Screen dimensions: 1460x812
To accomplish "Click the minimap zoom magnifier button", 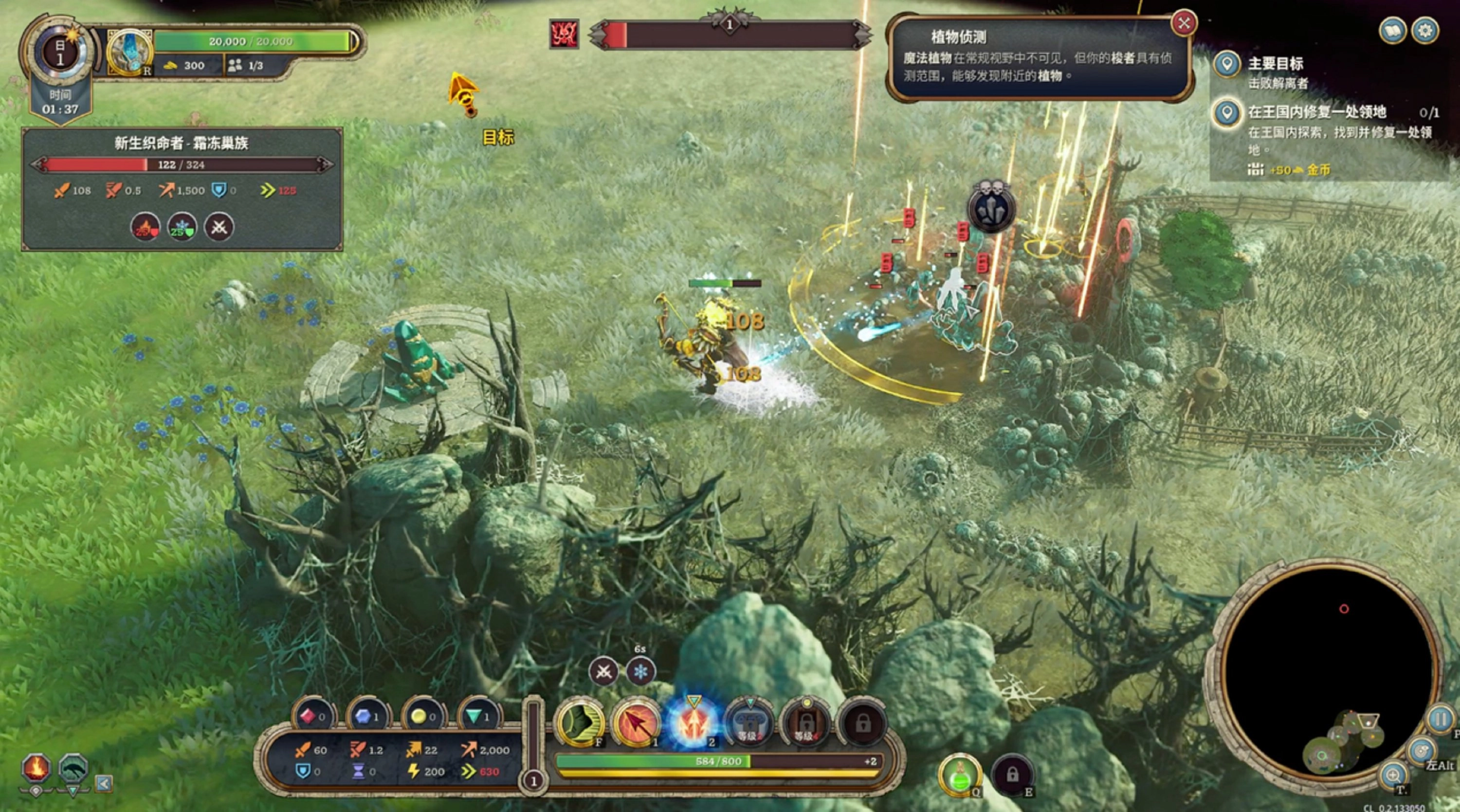I will (x=1392, y=775).
